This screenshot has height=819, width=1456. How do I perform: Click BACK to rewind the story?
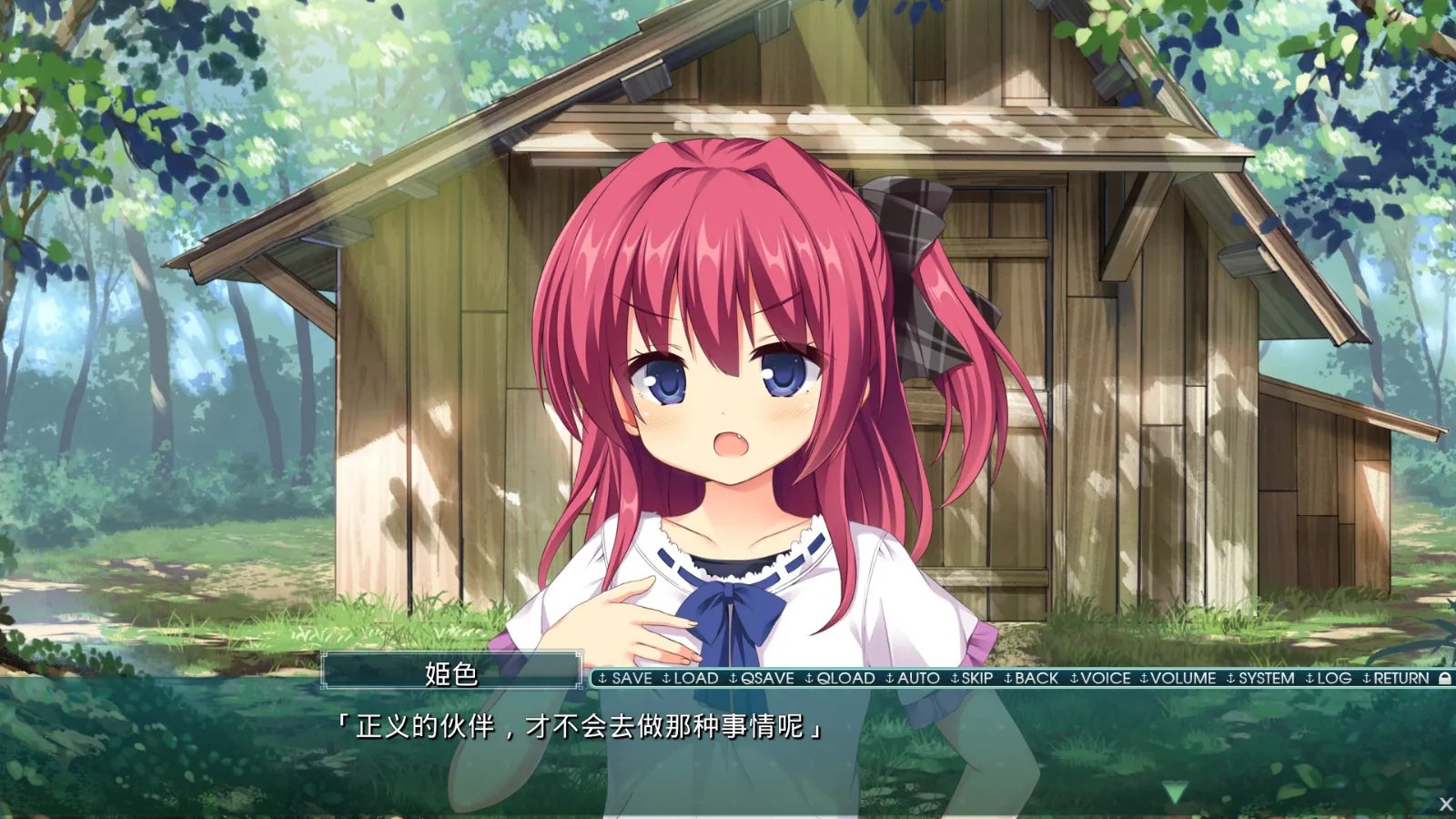[1036, 679]
